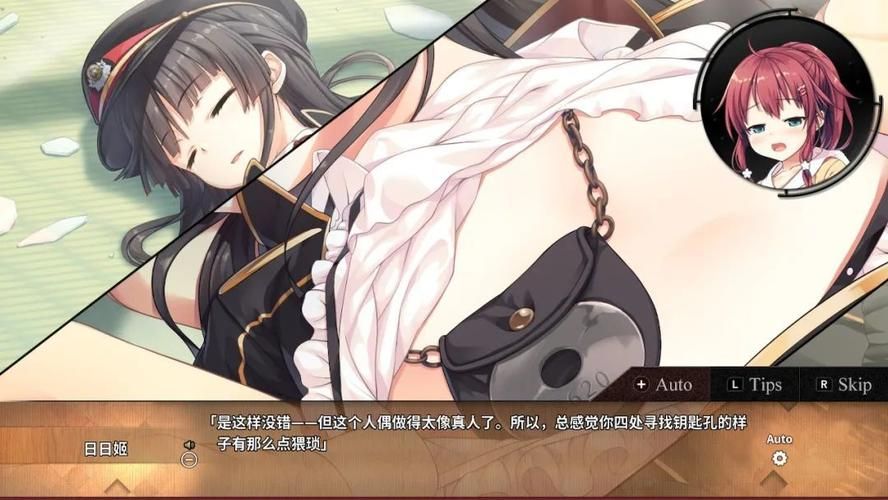This screenshot has height=500, width=888.
Task: Click the round minus icon under the speaker
Action: 188,460
